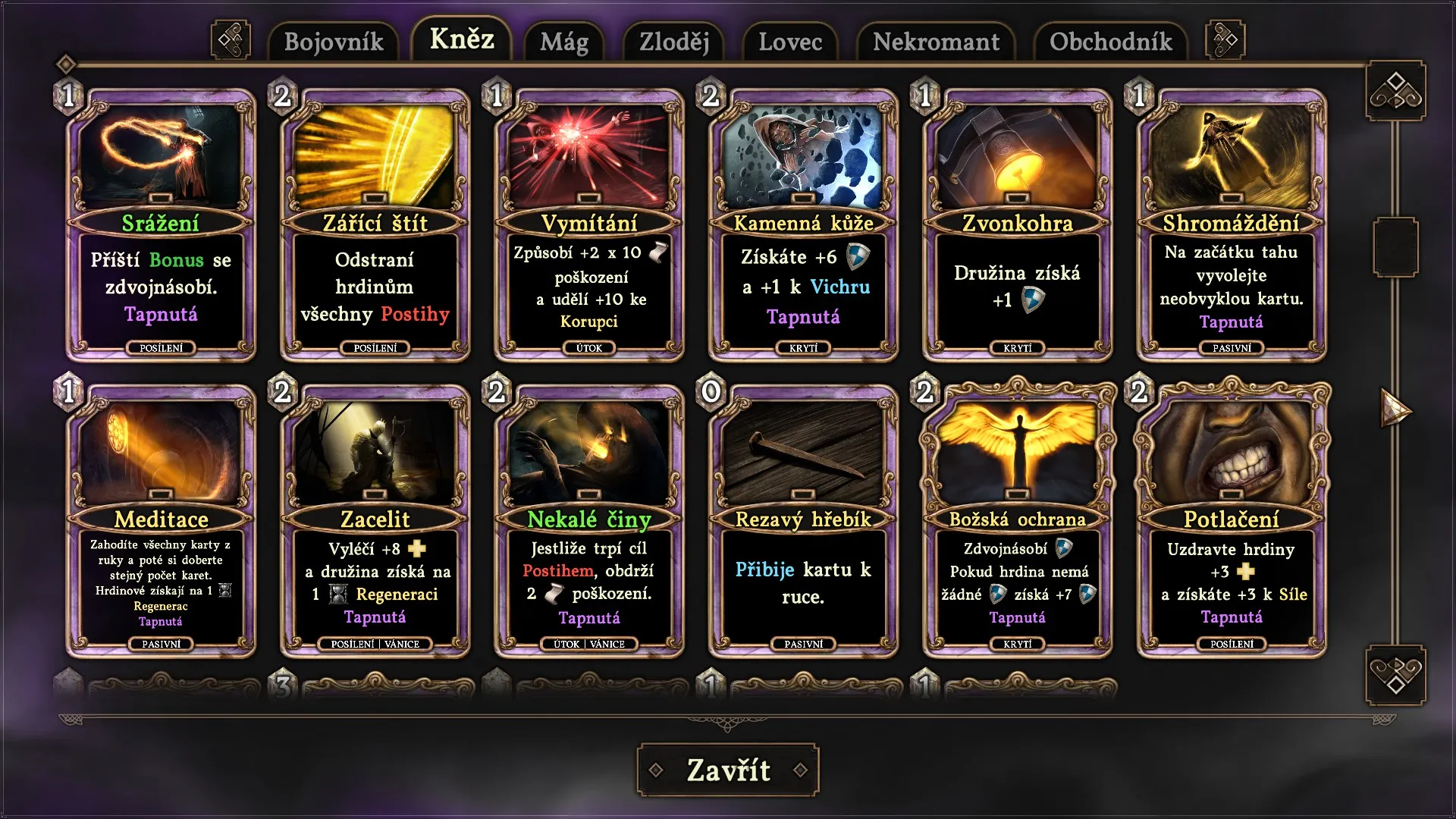Select the Nekalé činy card
This screenshot has height=819, width=1456.
tap(589, 521)
